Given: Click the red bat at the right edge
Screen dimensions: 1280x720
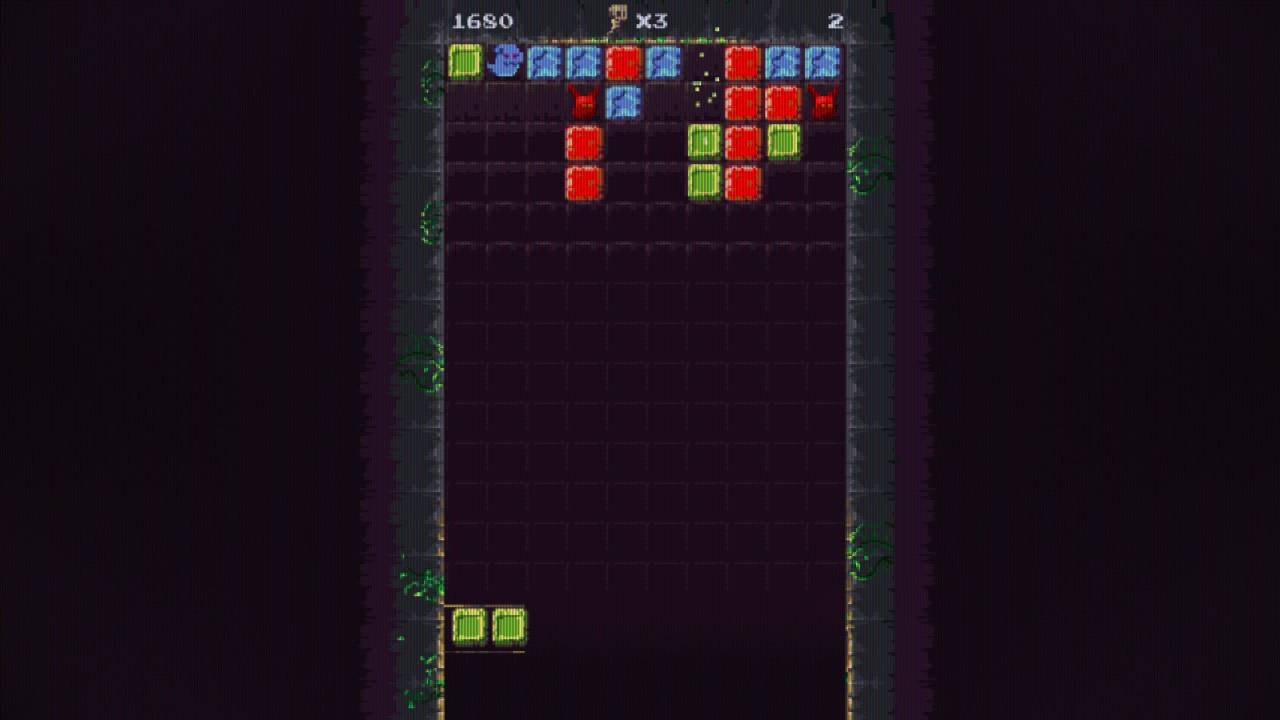Looking at the screenshot, I should 822,102.
